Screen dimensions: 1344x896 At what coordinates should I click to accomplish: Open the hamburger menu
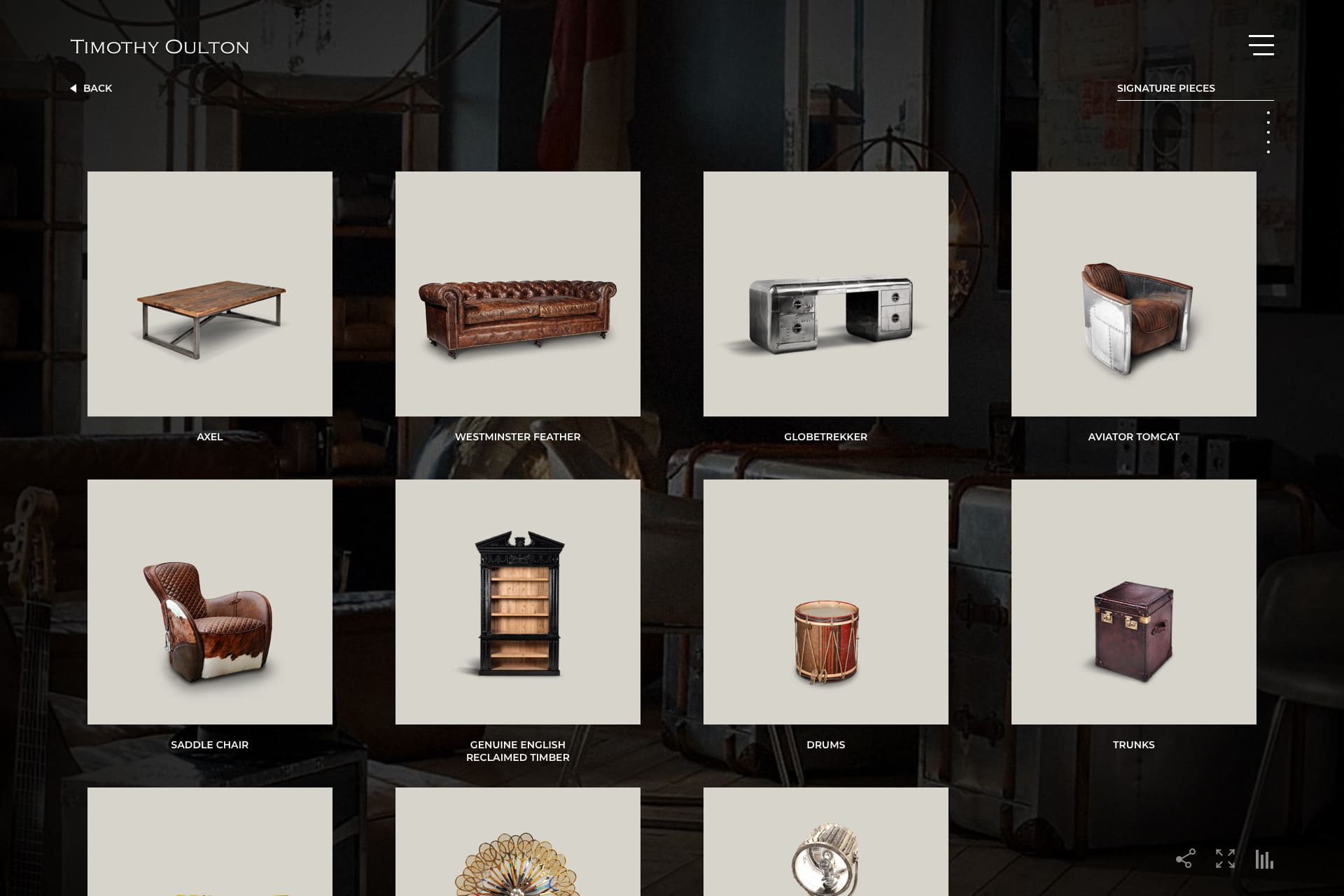[x=1261, y=45]
